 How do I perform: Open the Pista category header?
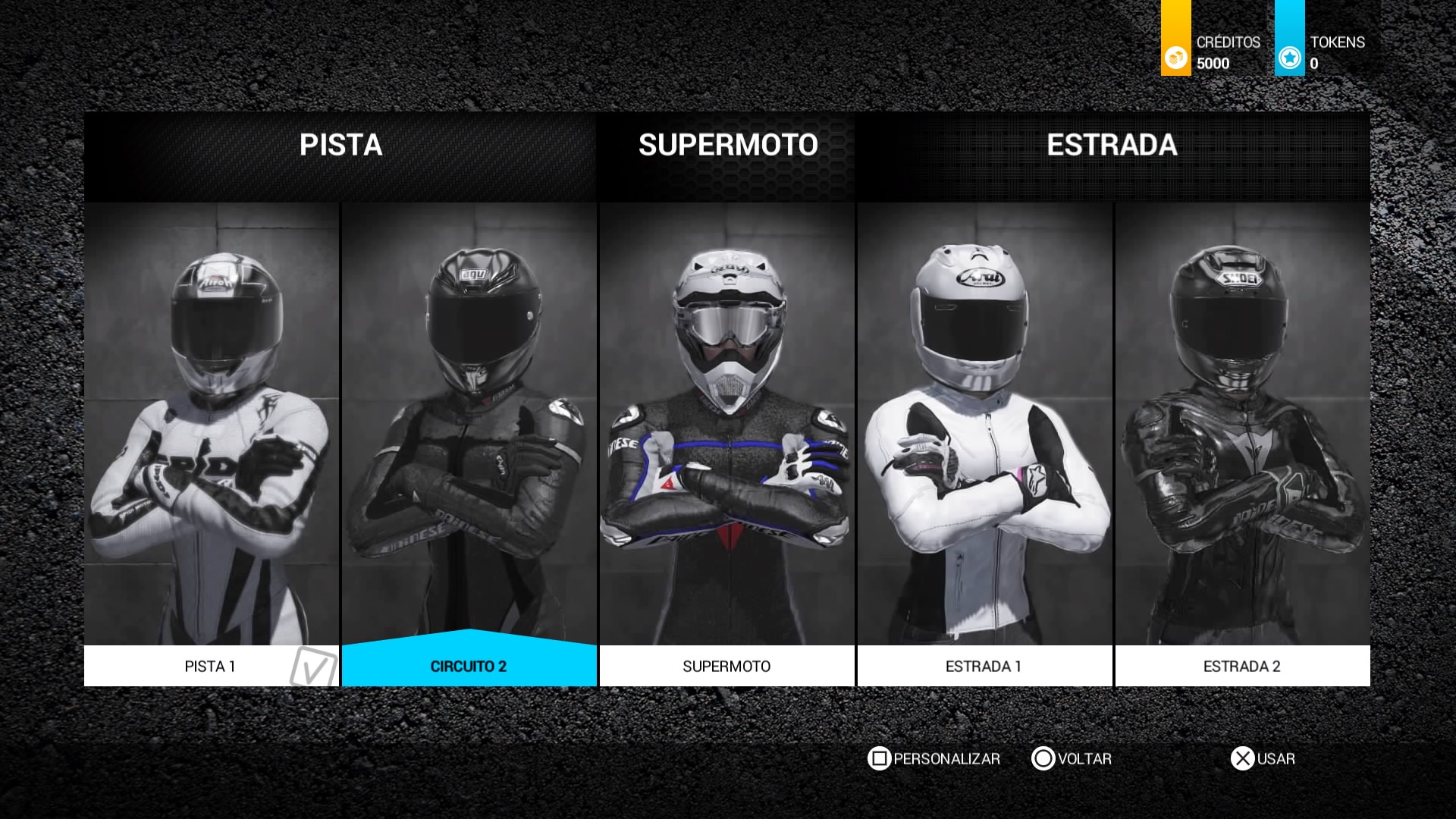(340, 146)
